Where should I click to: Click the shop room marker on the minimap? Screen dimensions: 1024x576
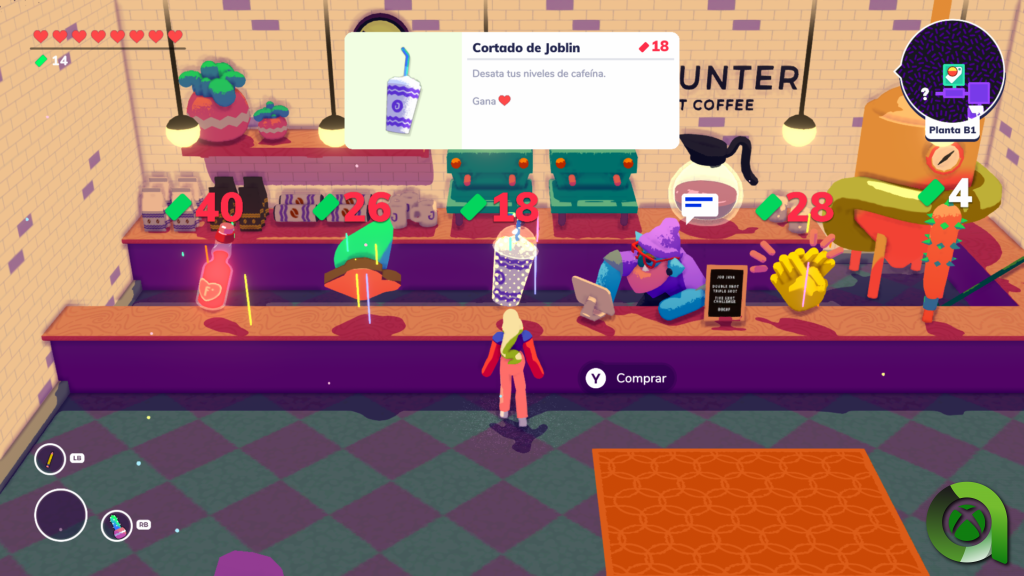click(x=952, y=75)
